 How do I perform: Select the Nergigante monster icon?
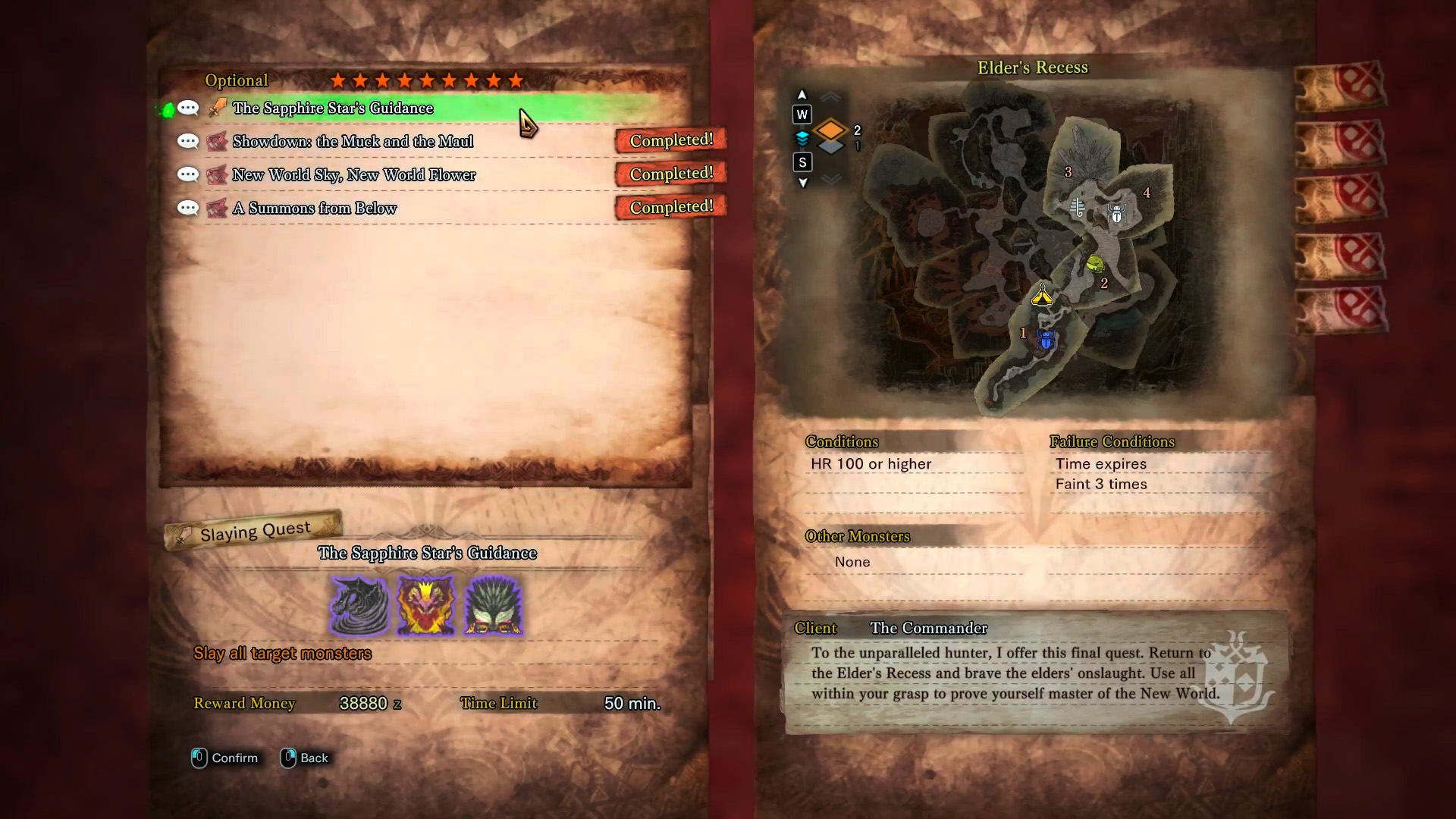pos(493,604)
